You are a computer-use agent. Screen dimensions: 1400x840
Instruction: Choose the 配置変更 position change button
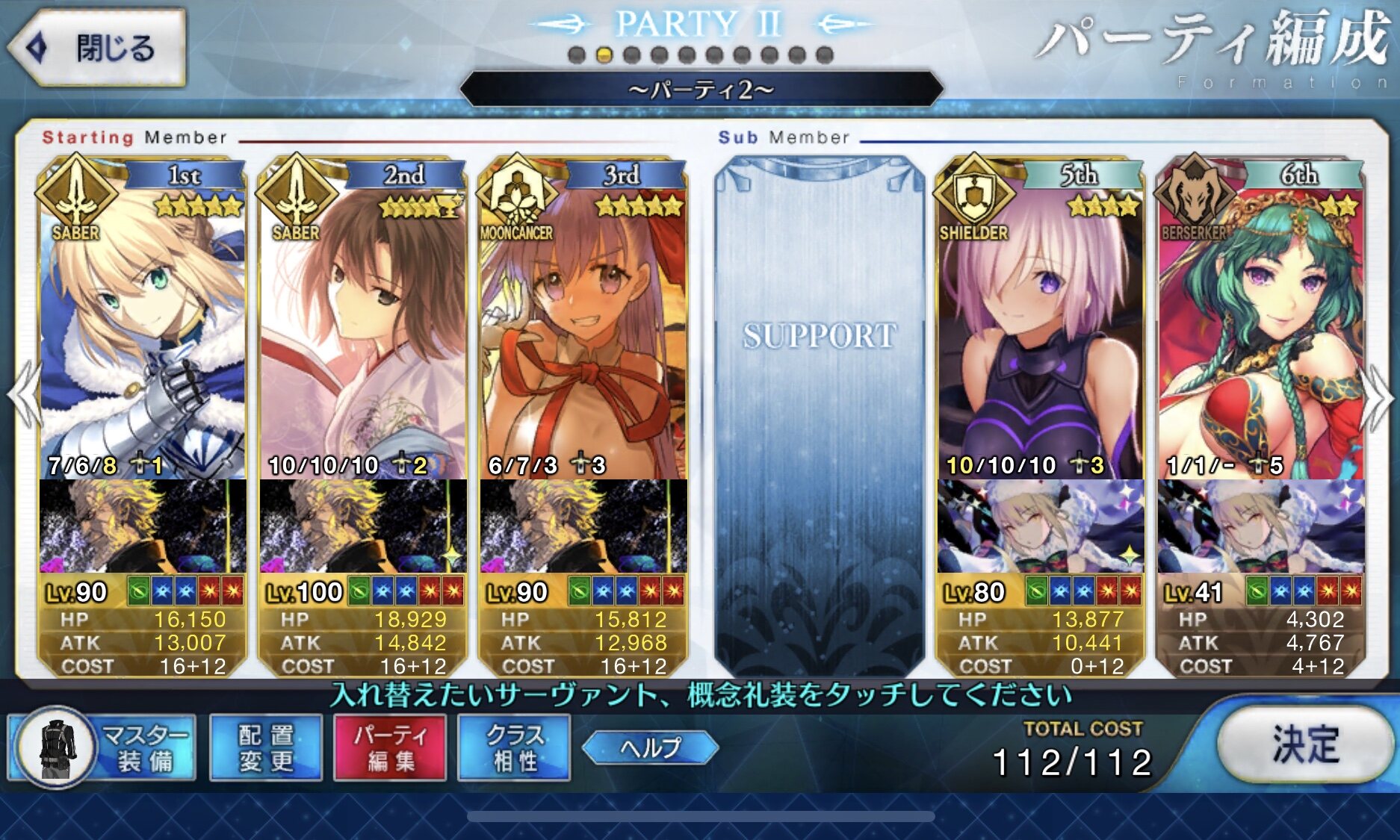point(266,747)
